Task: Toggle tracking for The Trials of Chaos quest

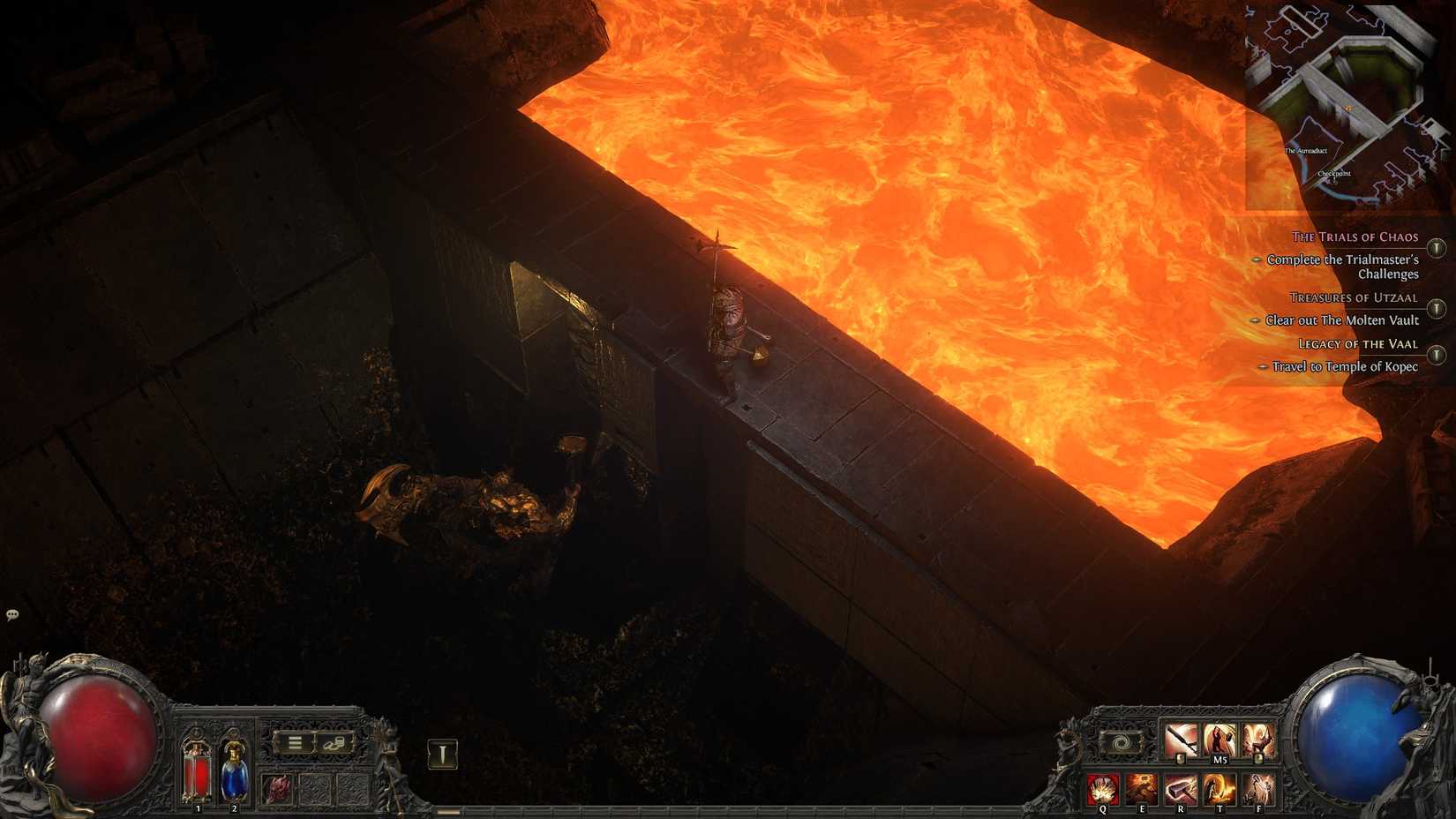Action: pos(1436,249)
